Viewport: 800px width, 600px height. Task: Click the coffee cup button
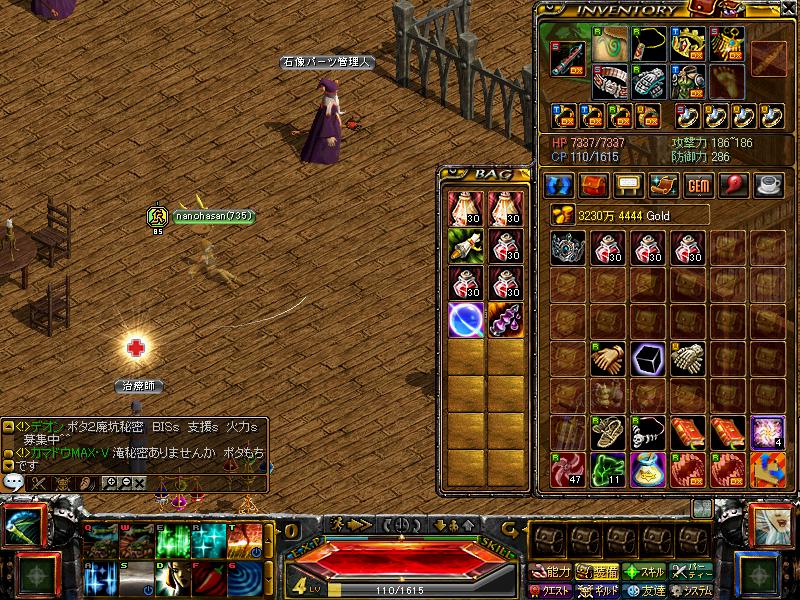point(768,186)
